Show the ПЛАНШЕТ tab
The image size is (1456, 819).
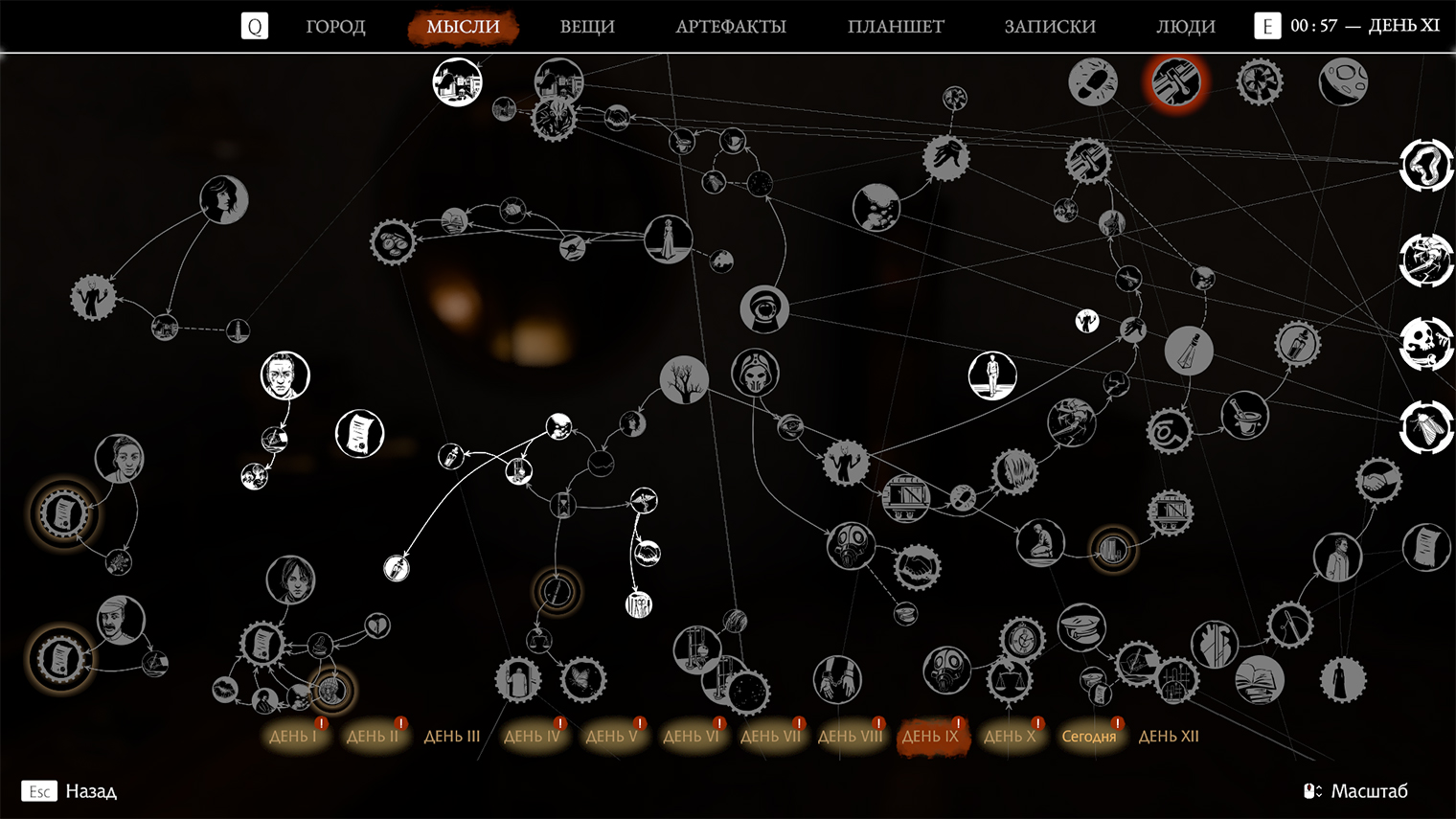(x=895, y=27)
